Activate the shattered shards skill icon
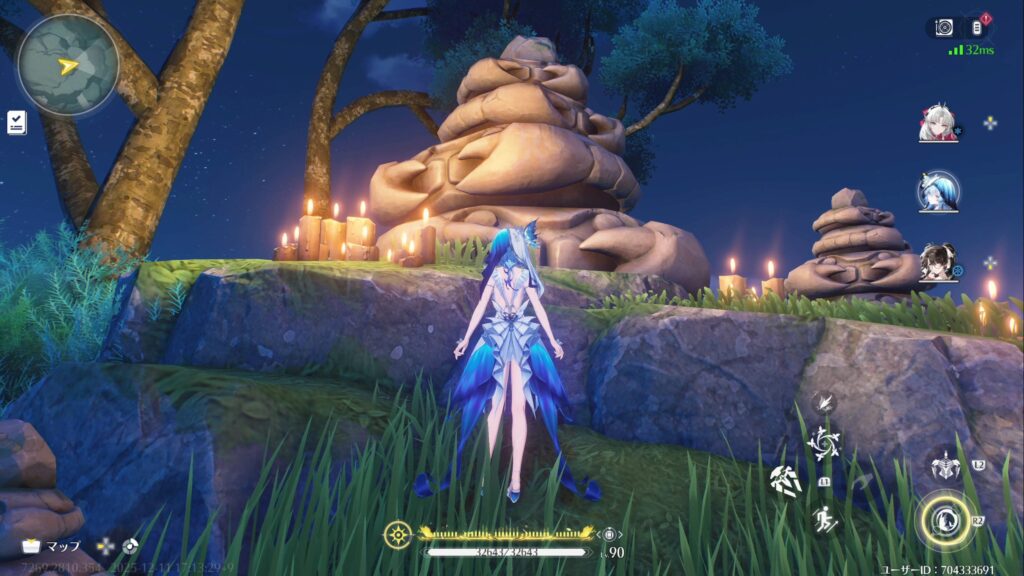 (x=786, y=479)
